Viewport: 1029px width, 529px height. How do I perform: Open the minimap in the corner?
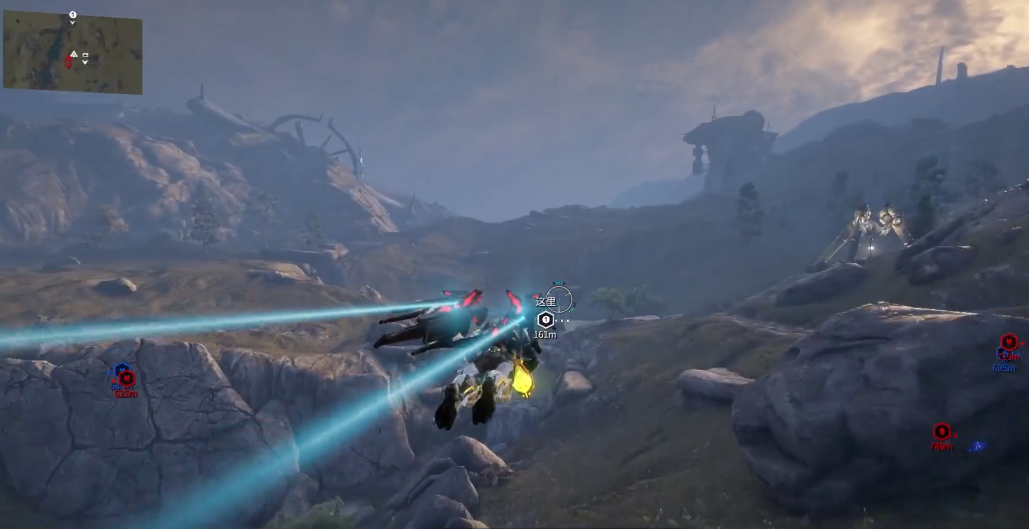pyautogui.click(x=72, y=52)
